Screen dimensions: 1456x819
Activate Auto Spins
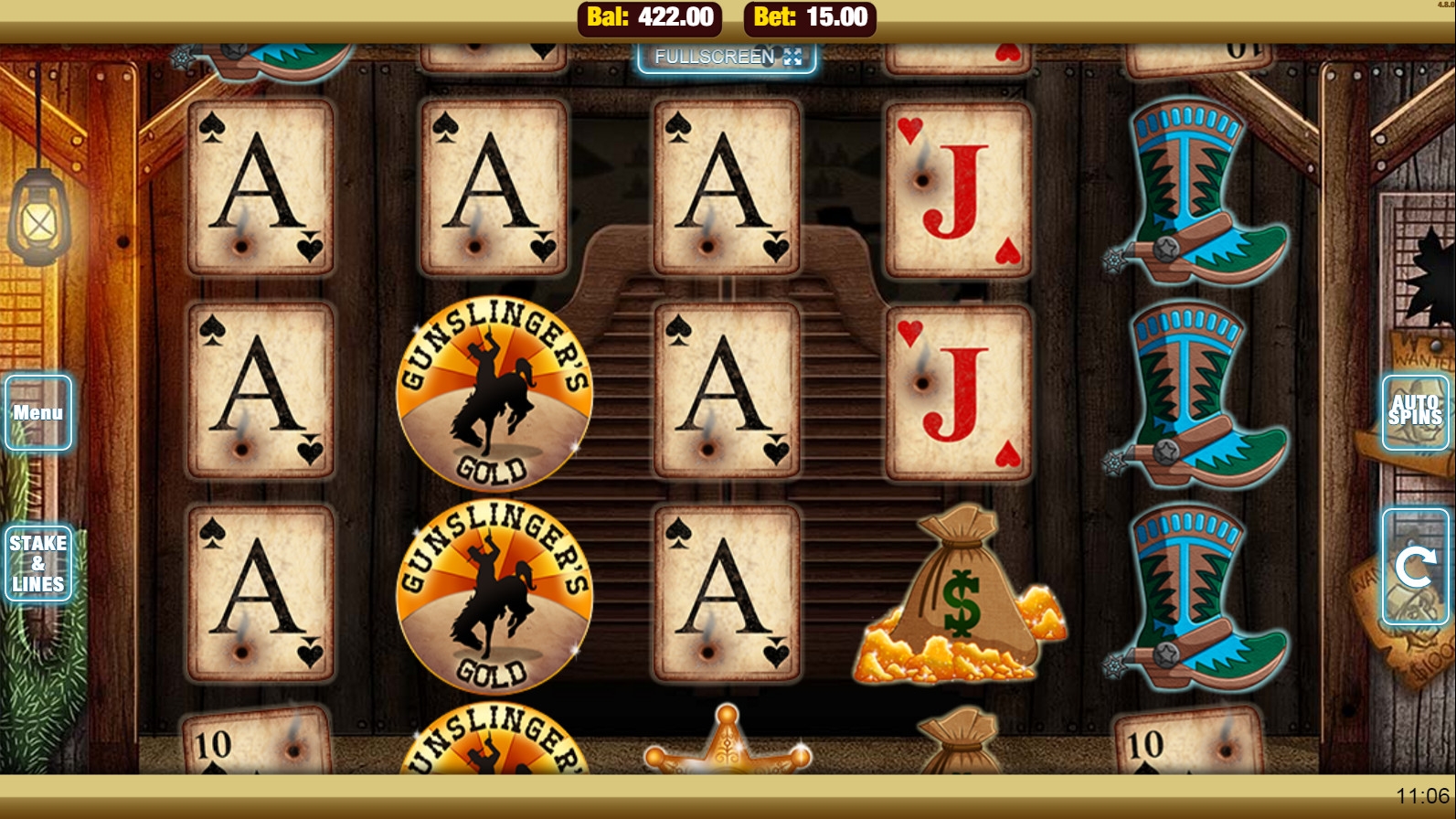click(x=1415, y=412)
